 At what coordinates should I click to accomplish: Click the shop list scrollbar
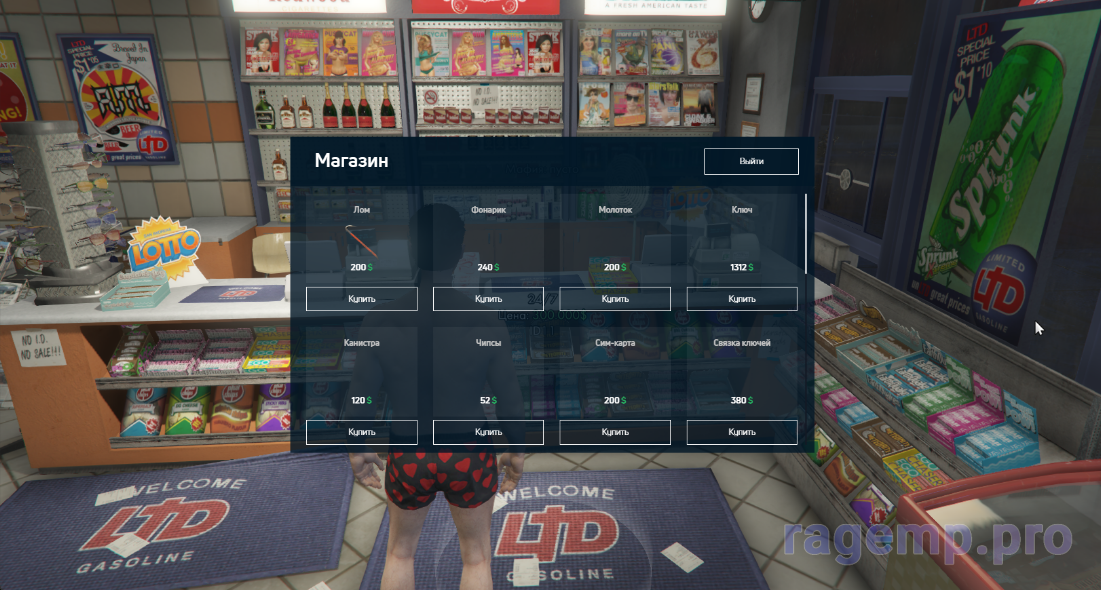[x=806, y=234]
